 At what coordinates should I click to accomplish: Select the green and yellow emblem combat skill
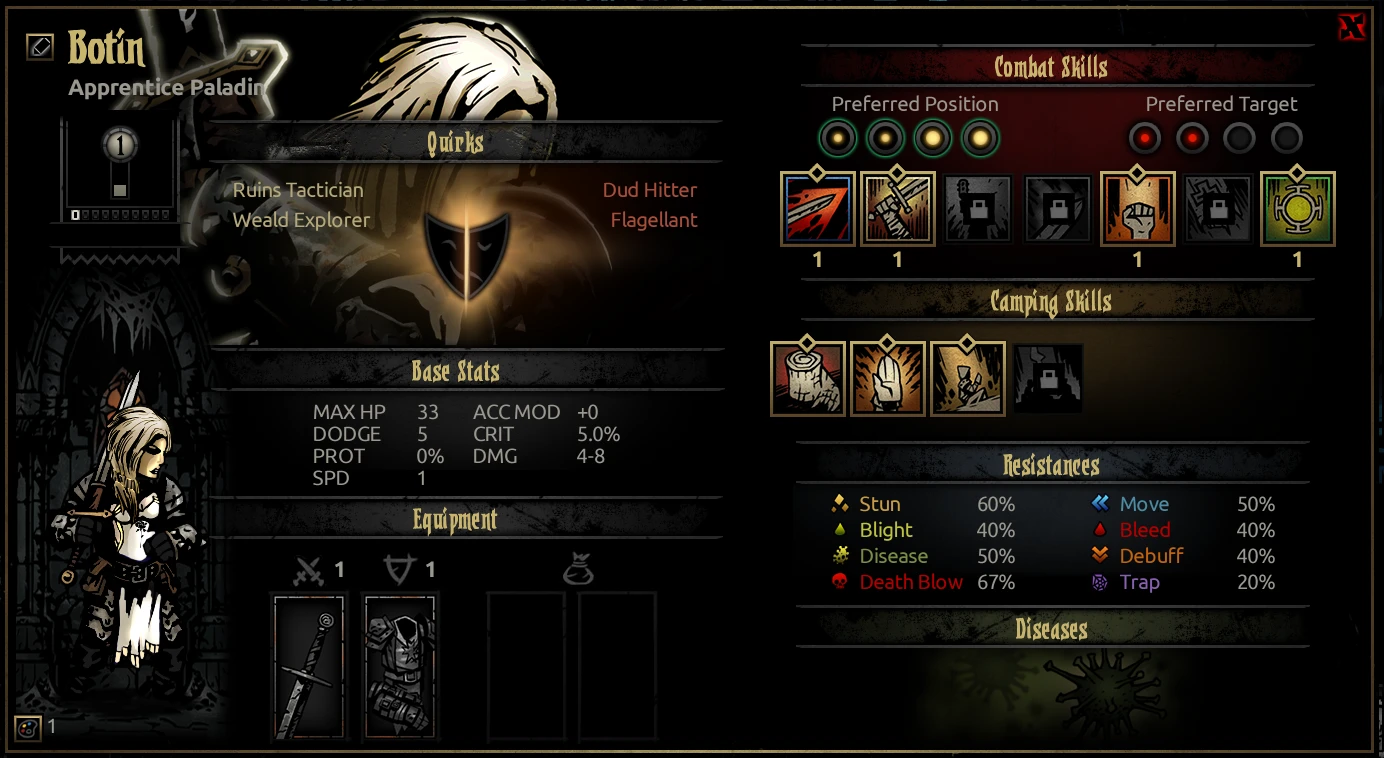pyautogui.click(x=1297, y=209)
